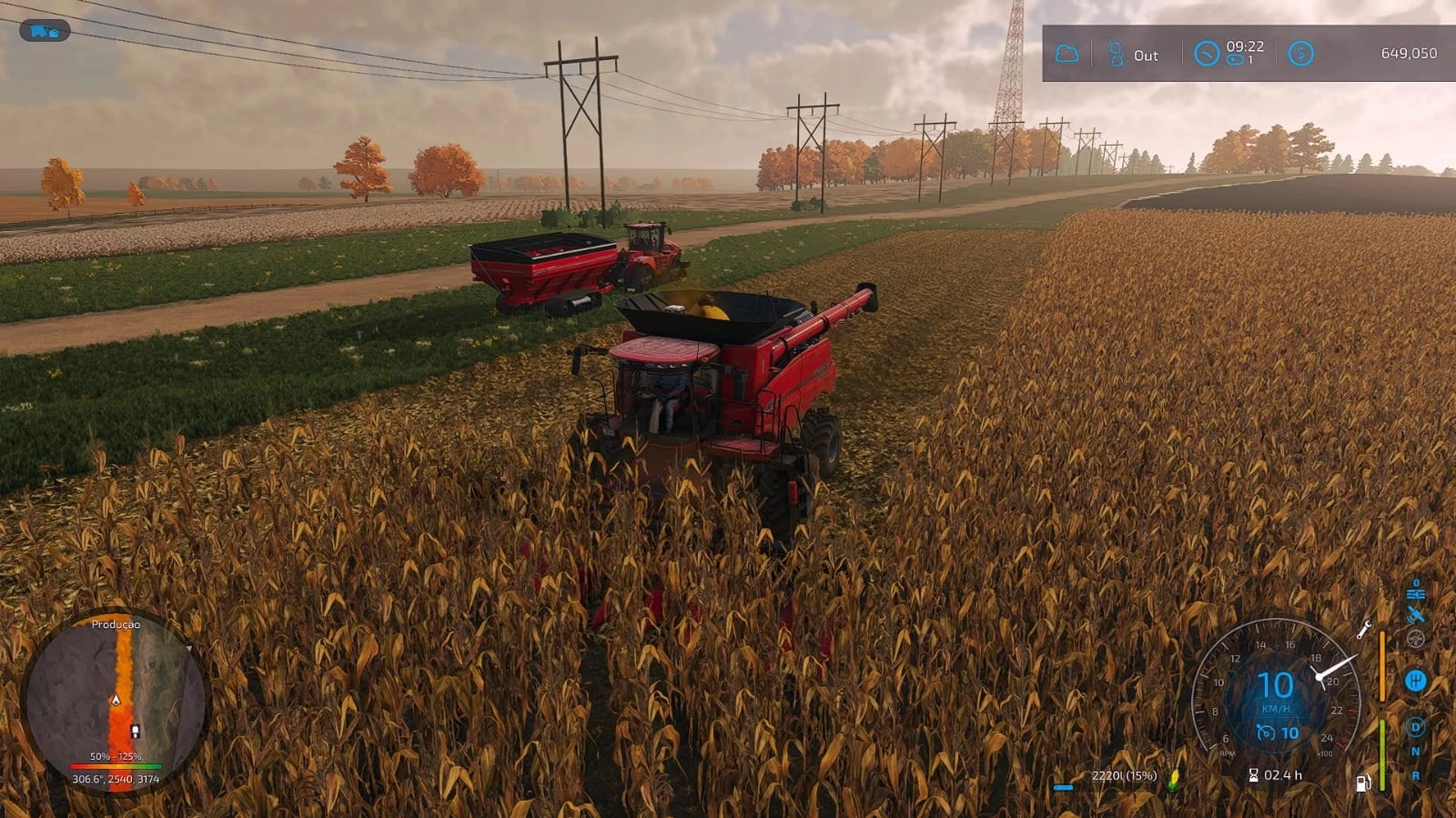This screenshot has width=1456, height=818.
Task: Click the wrench repair icon
Action: pos(1365,631)
